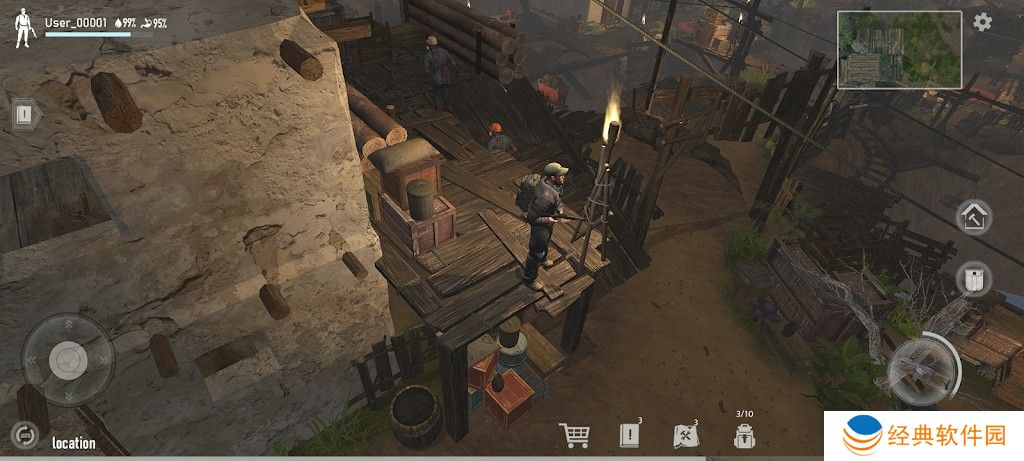Tap the armor vest equipment button

pyautogui.click(x=974, y=278)
